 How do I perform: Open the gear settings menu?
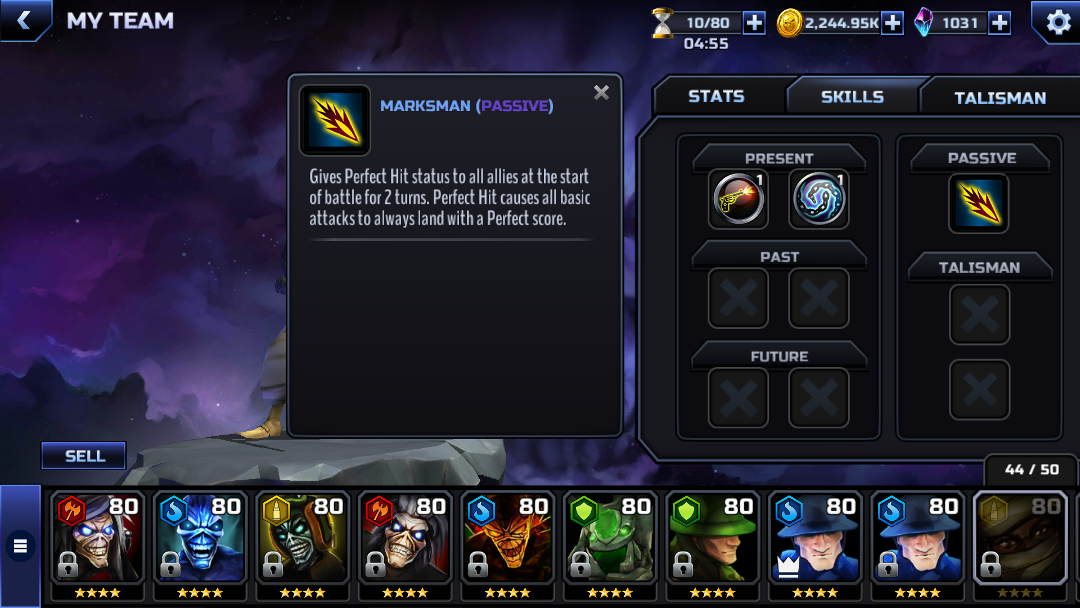1056,21
